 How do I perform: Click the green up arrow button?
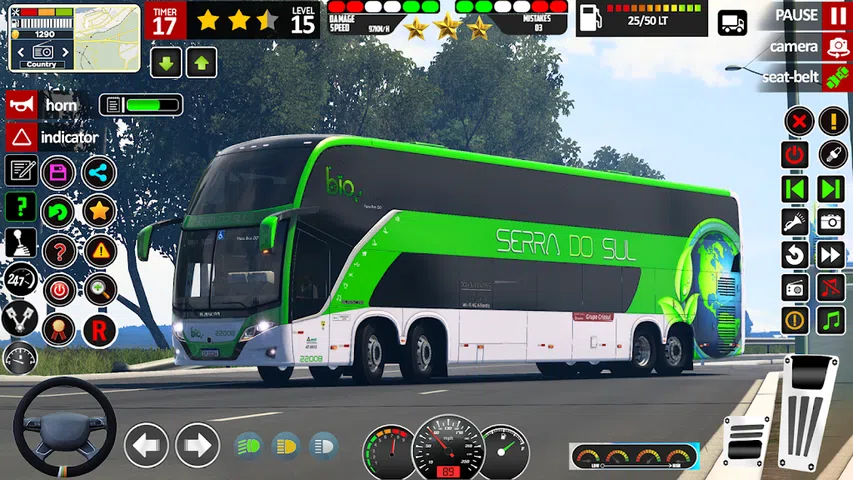click(x=201, y=64)
